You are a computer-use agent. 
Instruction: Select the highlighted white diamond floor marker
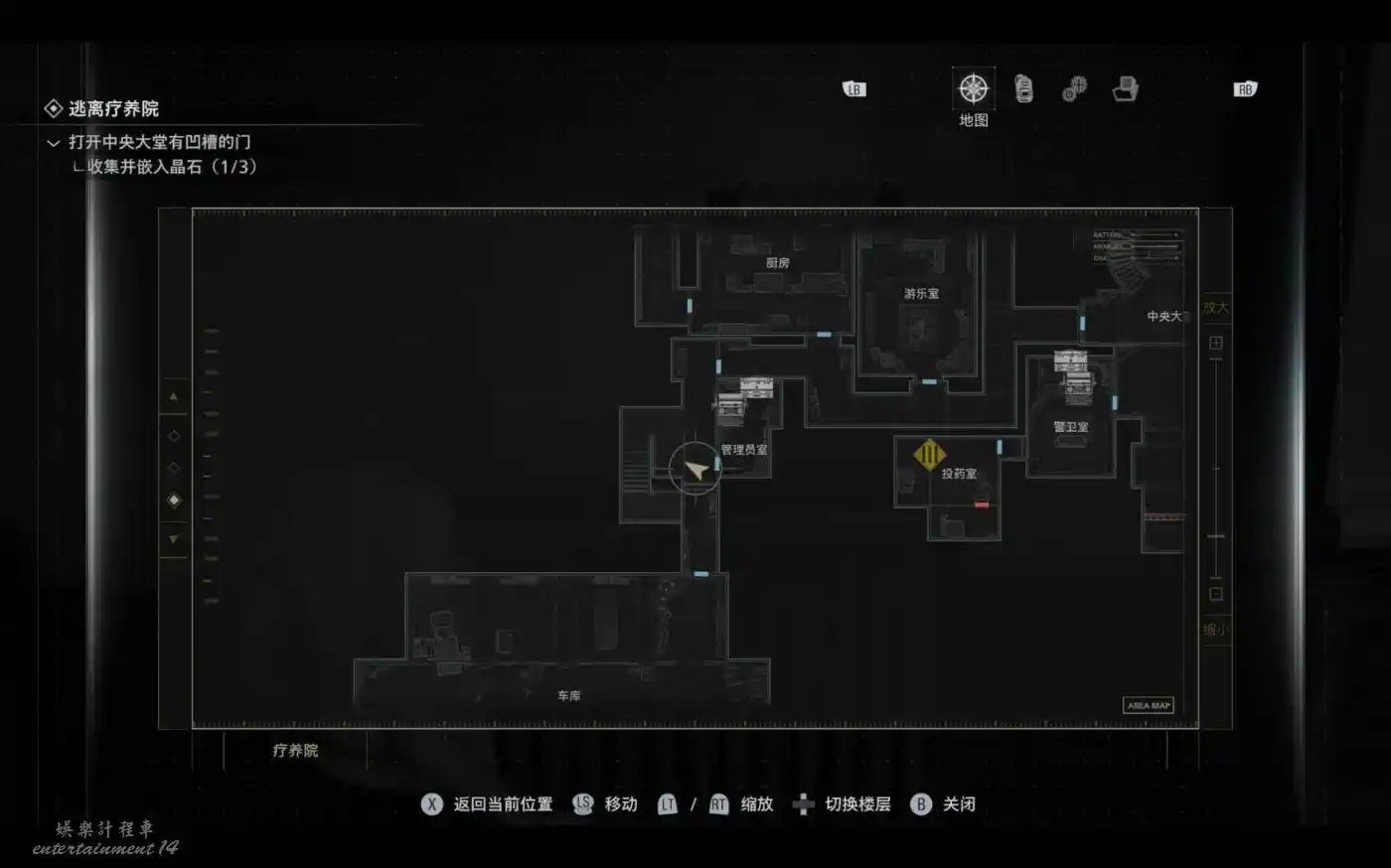(174, 501)
